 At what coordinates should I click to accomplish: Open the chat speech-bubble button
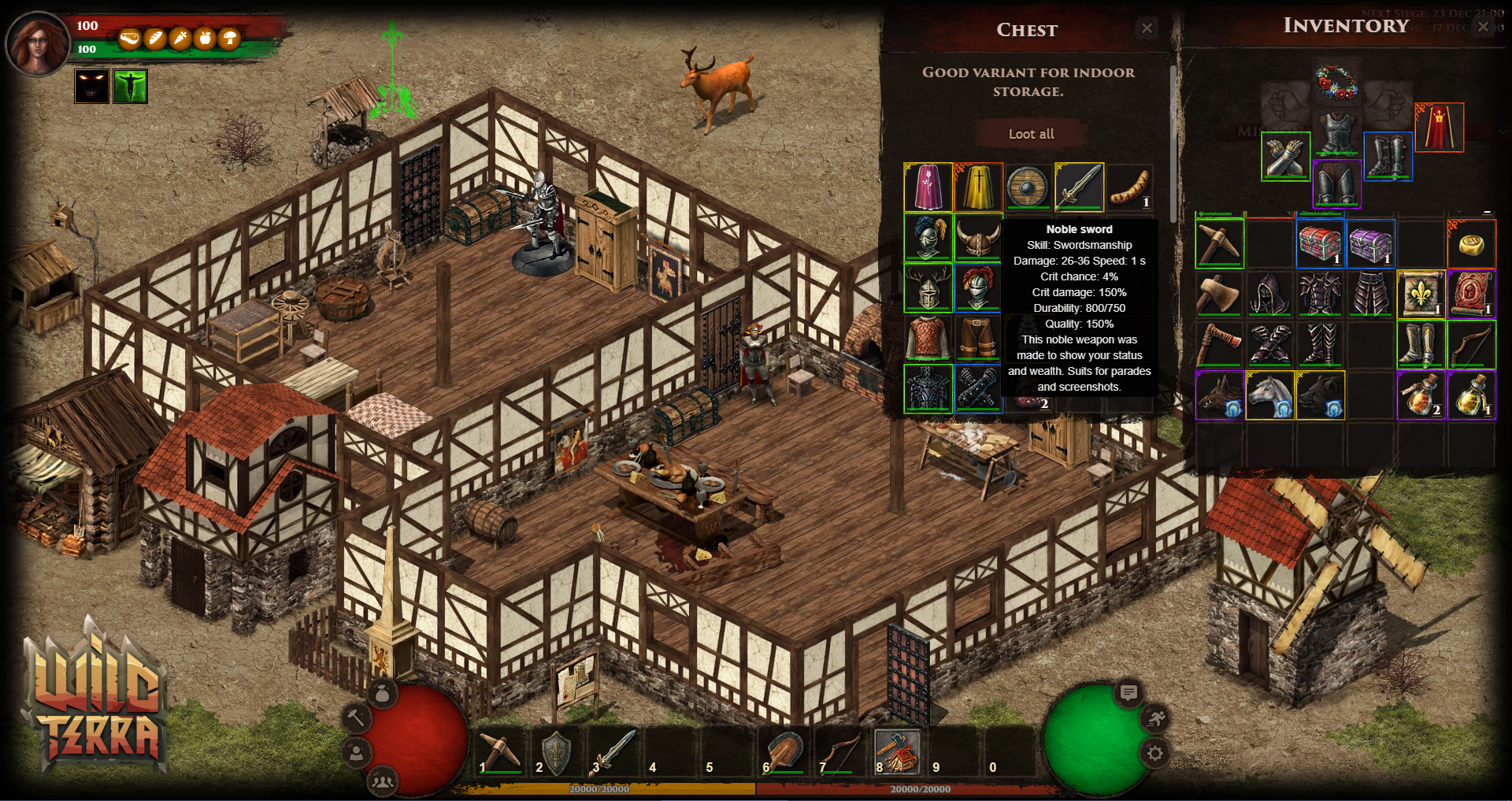click(1128, 692)
